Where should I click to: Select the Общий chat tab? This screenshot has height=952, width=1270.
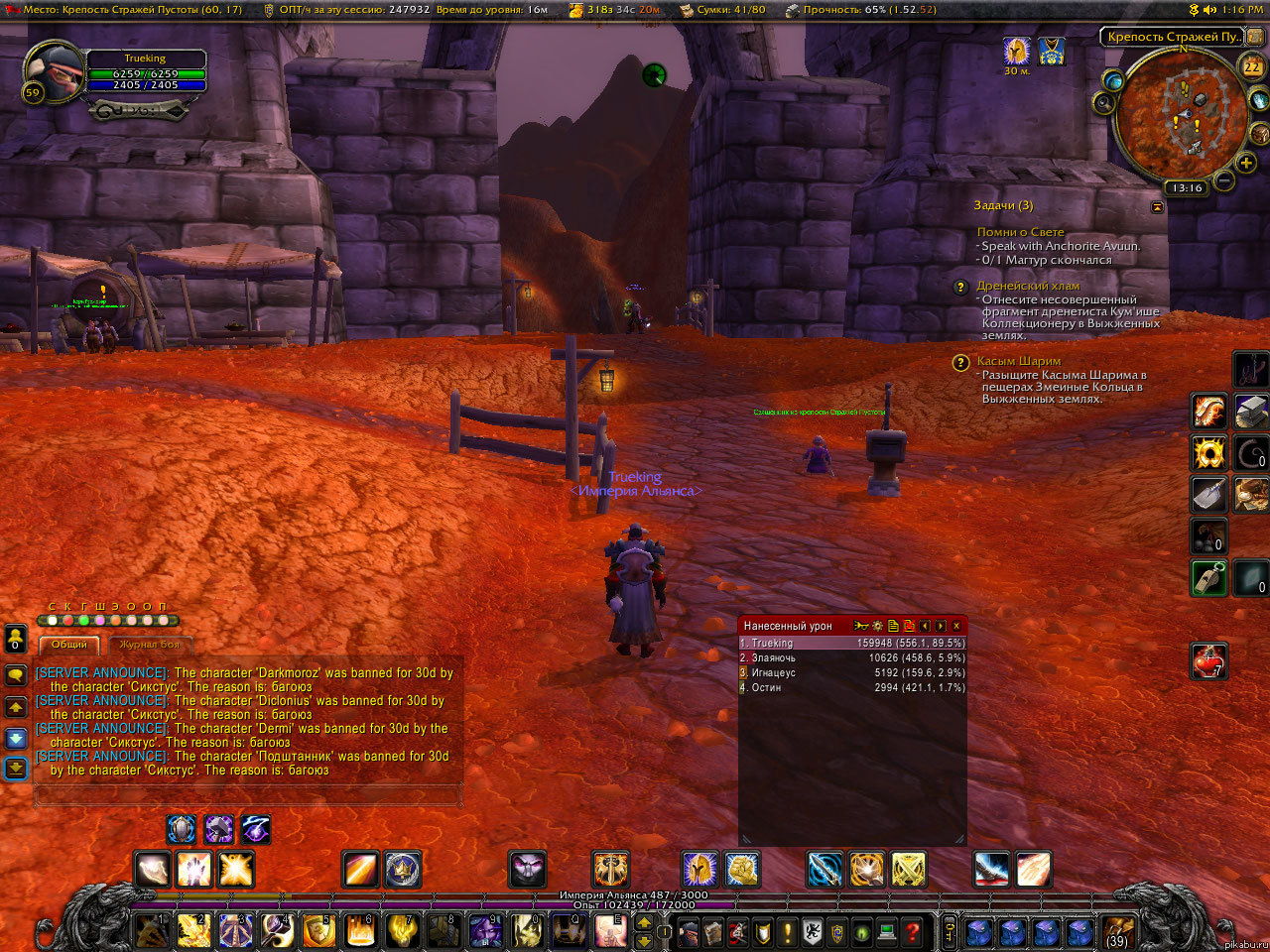[69, 645]
